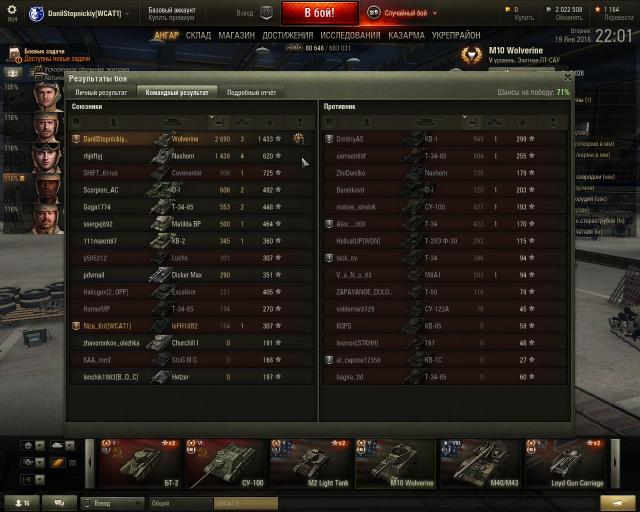Open the ДОСТИЖЕНИЯ section
Image resolution: width=640 pixels, height=512 pixels.
[288, 35]
